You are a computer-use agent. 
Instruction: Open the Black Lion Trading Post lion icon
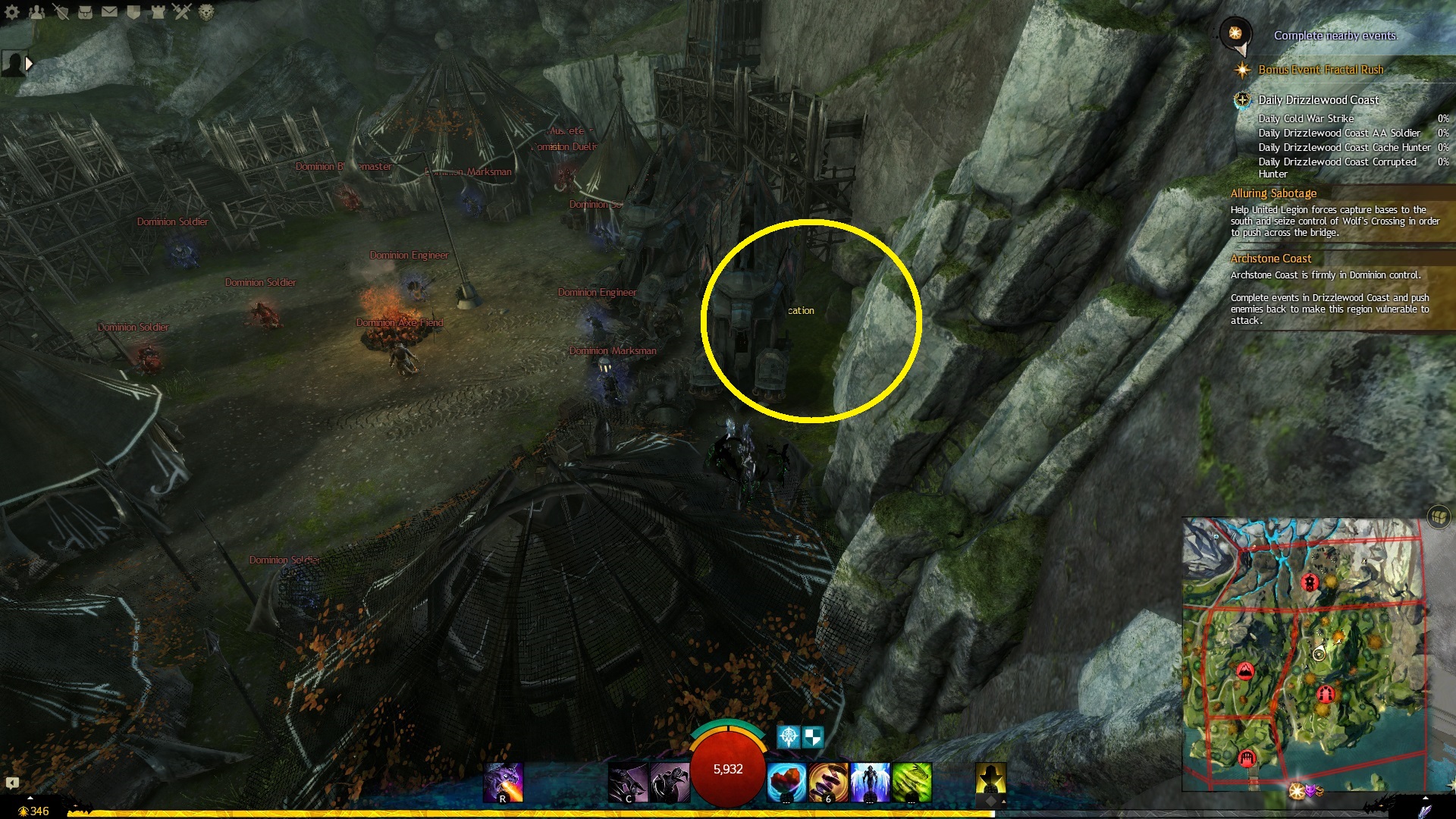[206, 11]
